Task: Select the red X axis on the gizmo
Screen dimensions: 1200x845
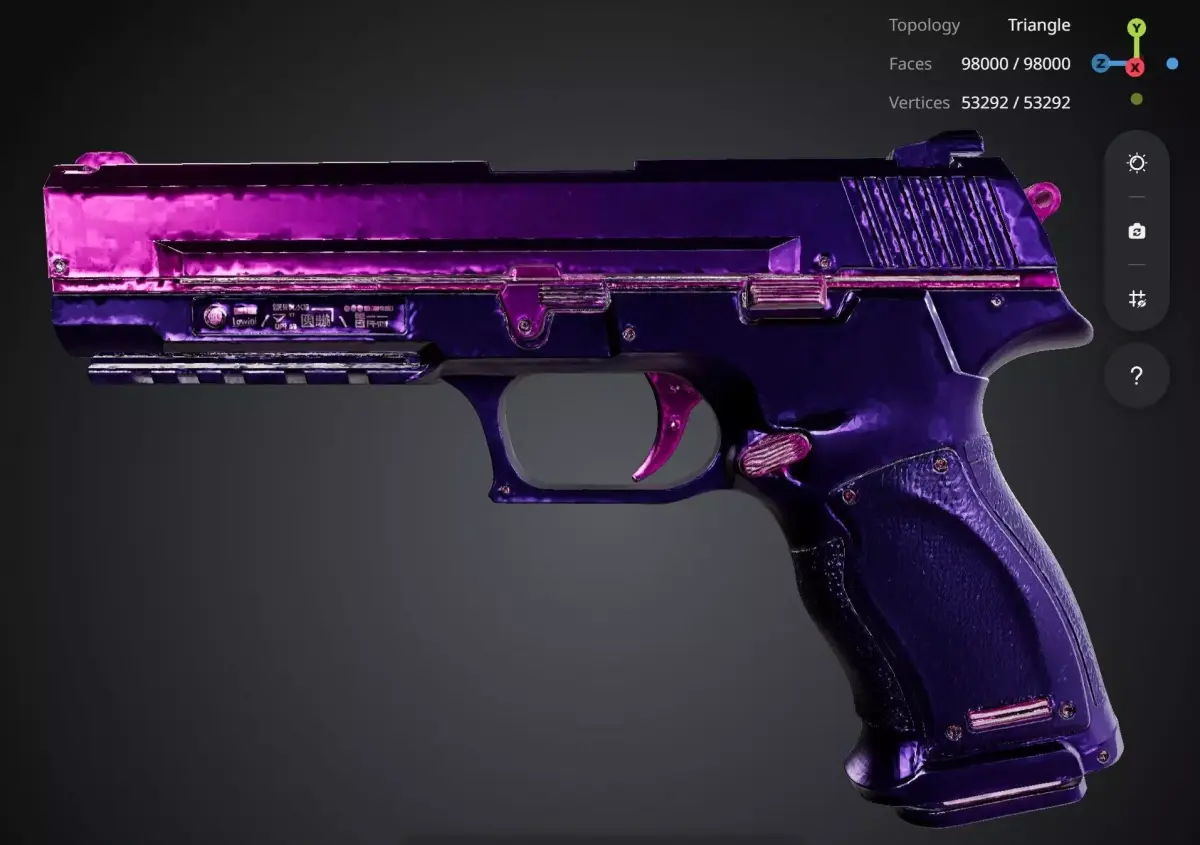Action: (1135, 67)
